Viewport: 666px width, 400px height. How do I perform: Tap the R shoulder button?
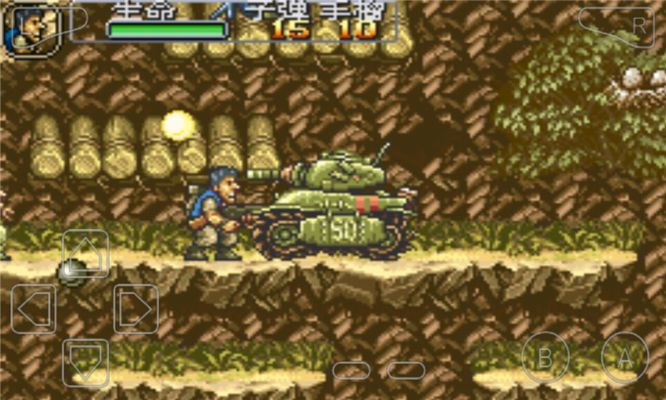[617, 22]
